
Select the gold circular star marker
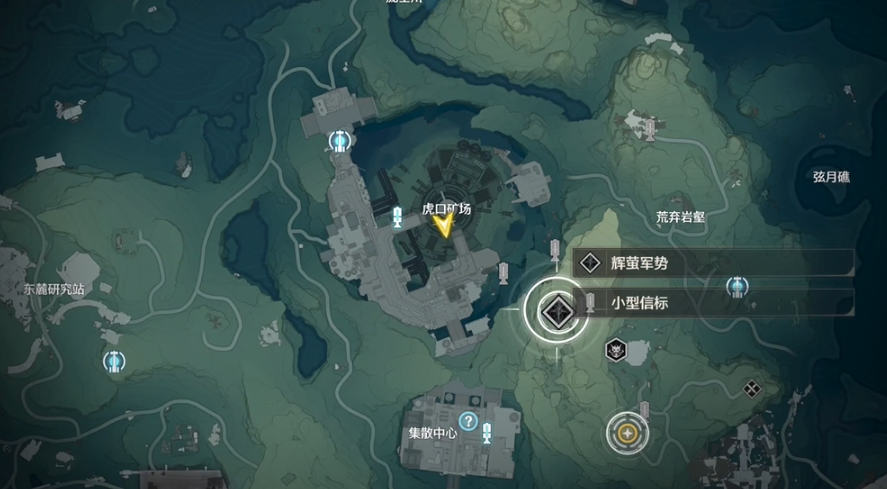(627, 432)
